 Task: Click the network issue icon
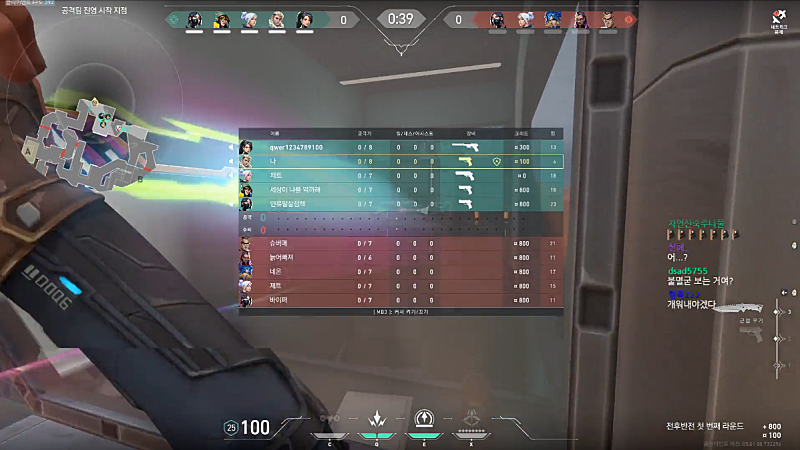pos(776,17)
